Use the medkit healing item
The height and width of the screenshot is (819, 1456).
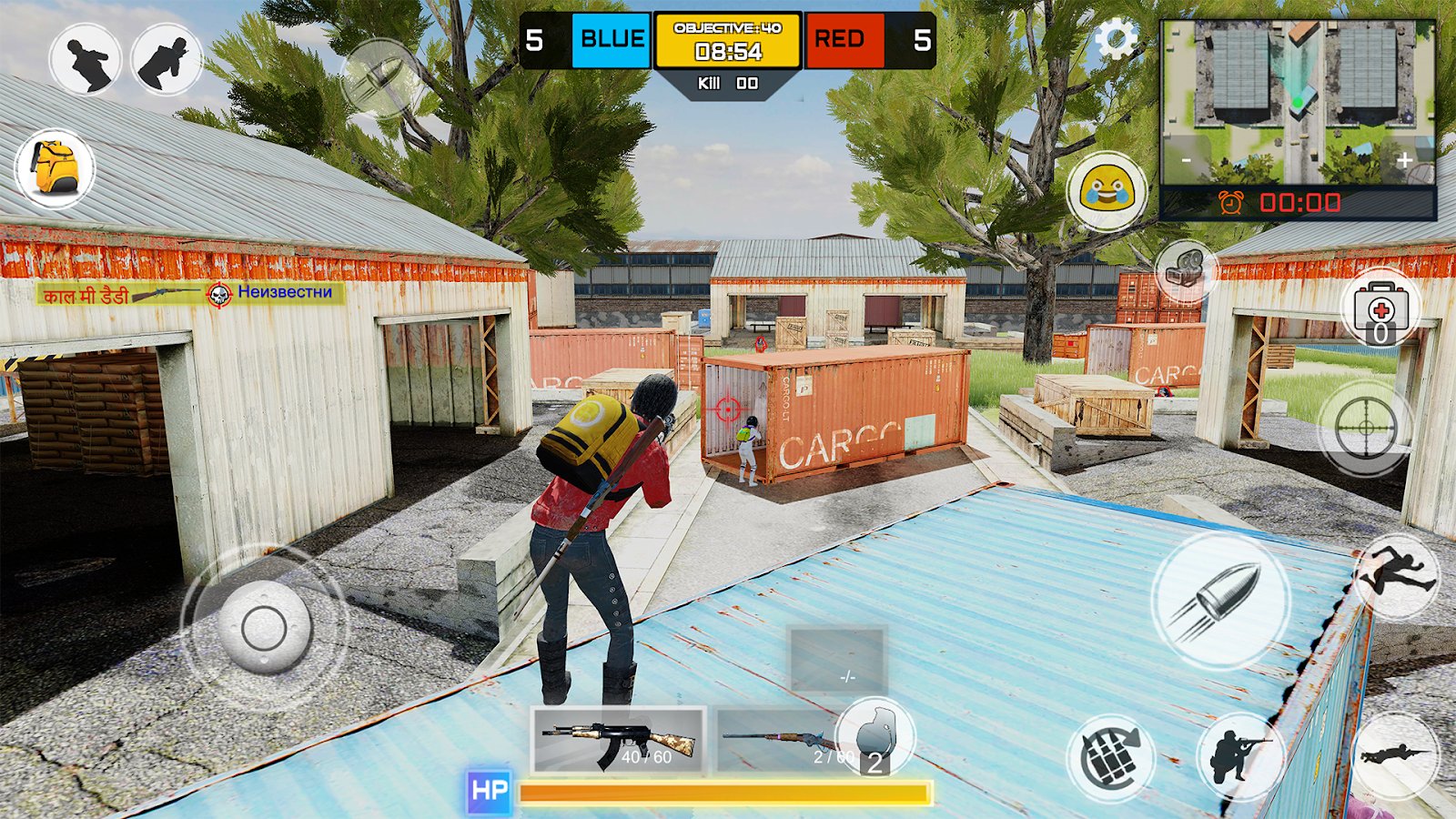pyautogui.click(x=1380, y=308)
